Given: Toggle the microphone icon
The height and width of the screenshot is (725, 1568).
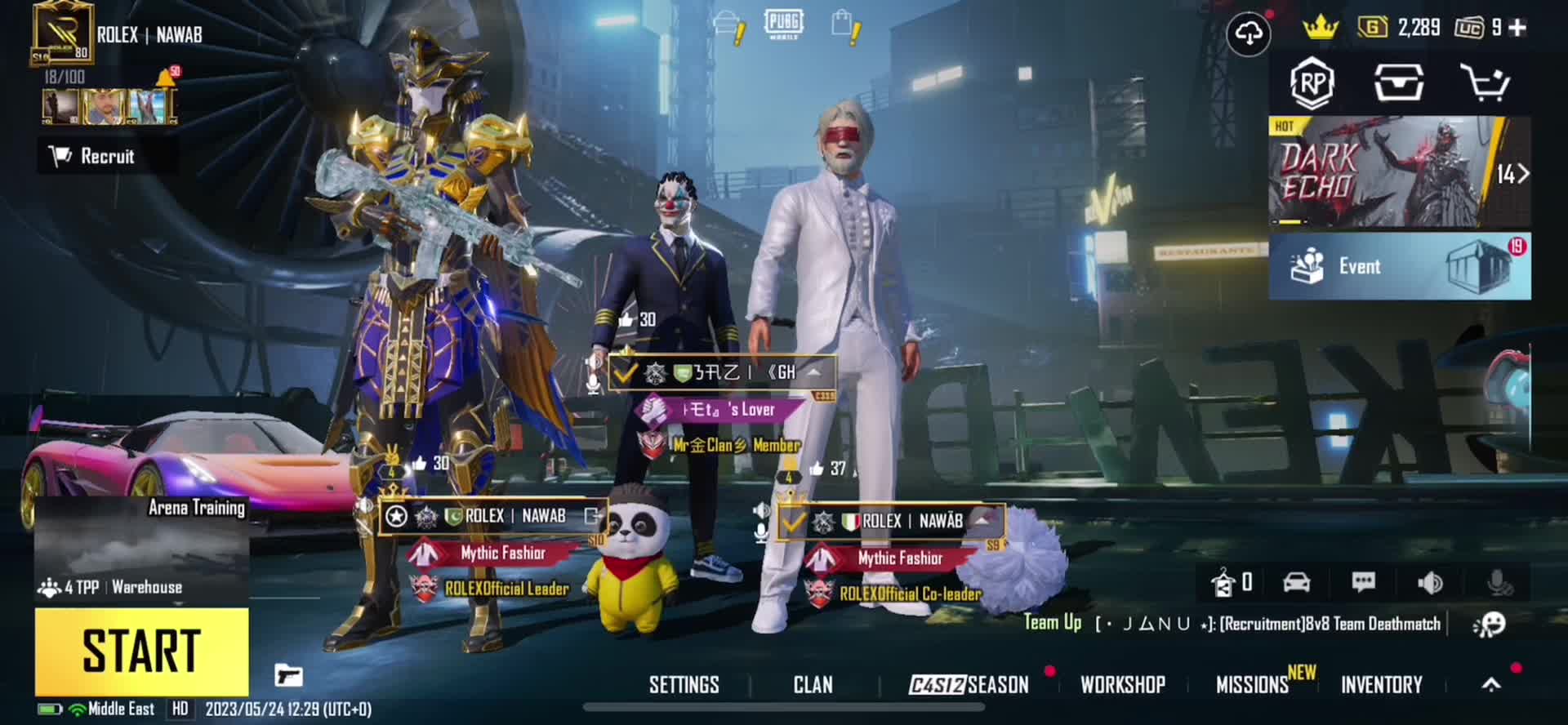Looking at the screenshot, I should (x=1499, y=582).
